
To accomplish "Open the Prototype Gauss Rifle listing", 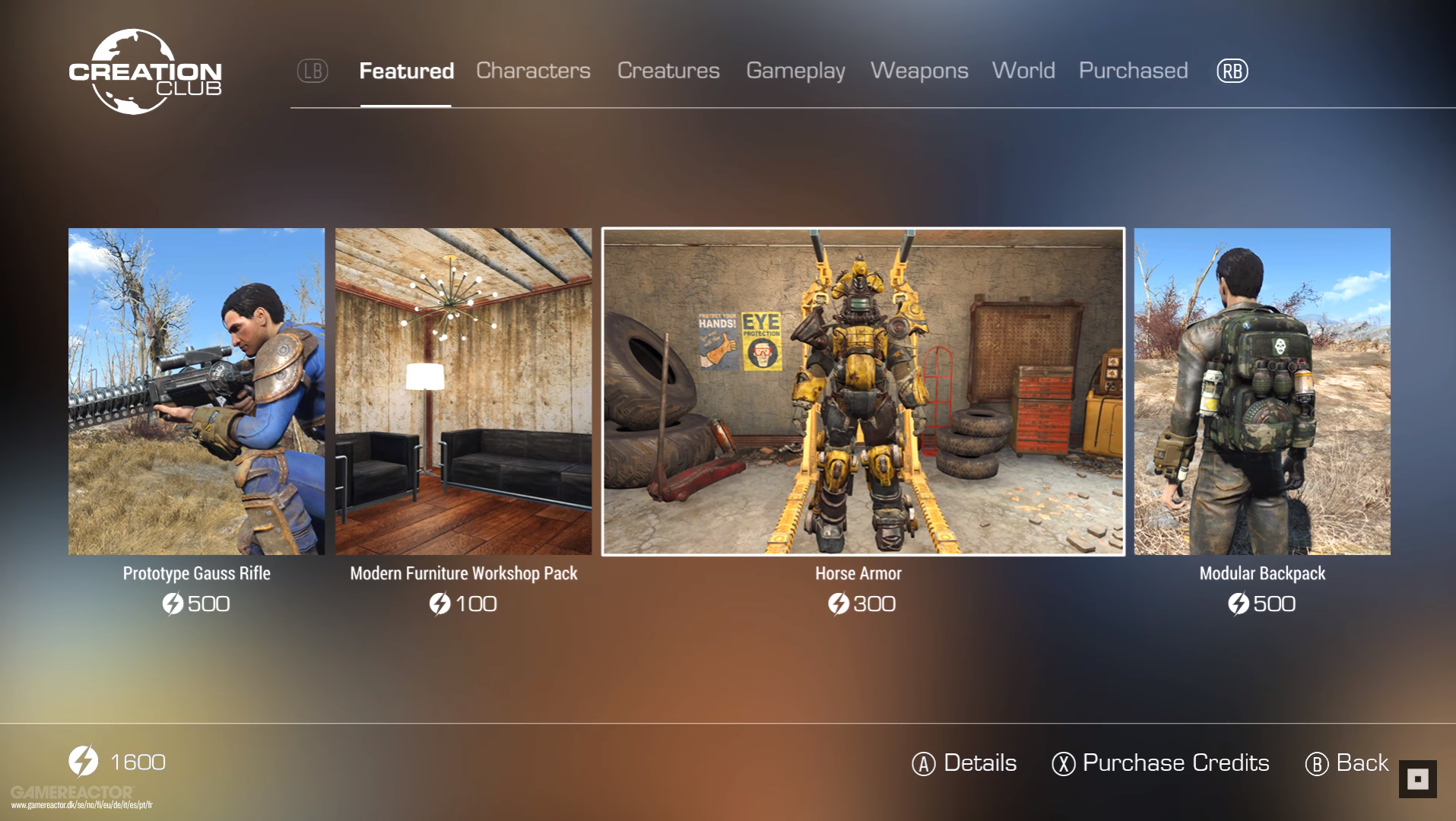I will pos(196,392).
